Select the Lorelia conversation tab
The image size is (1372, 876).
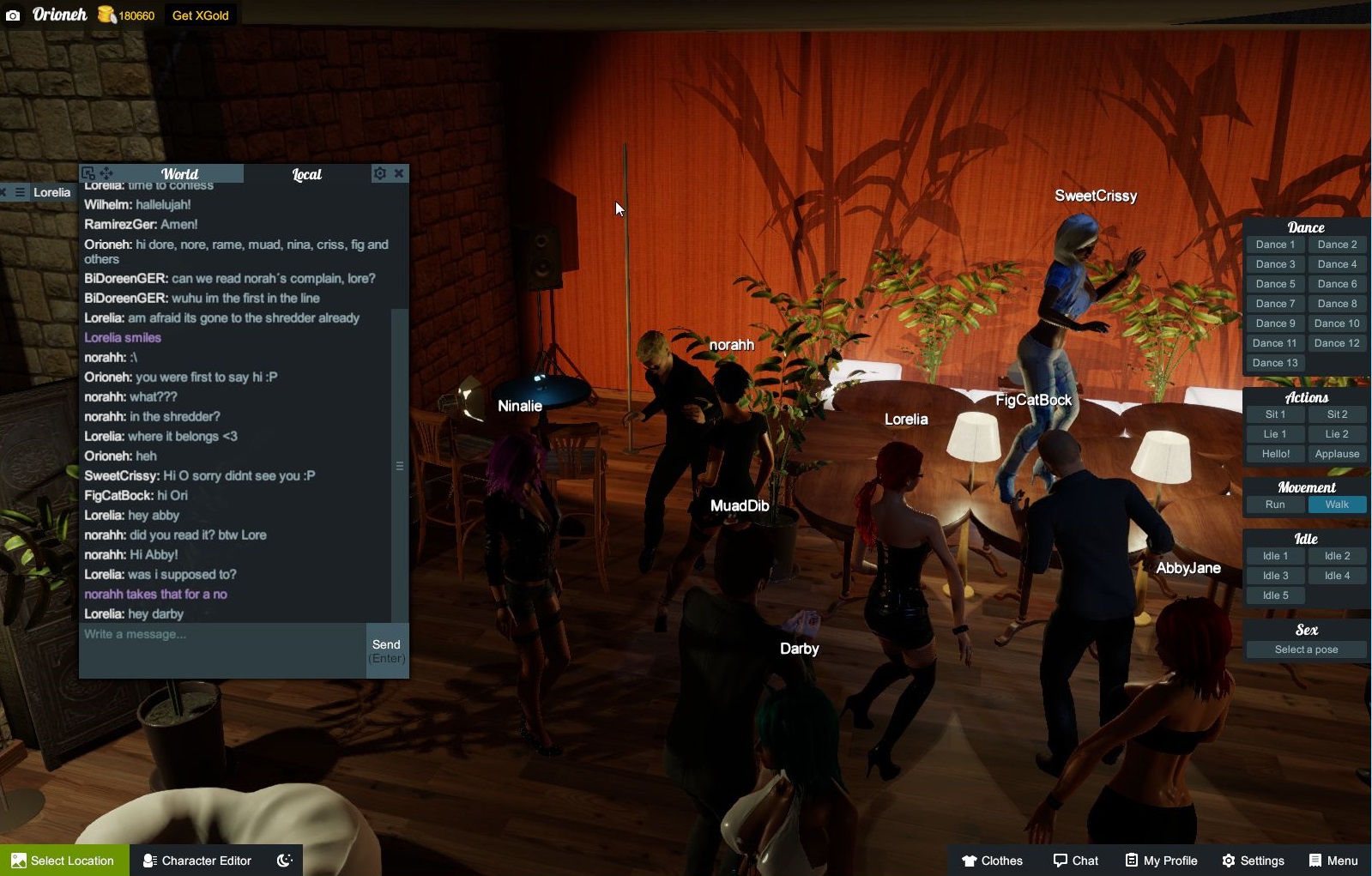coord(51,191)
